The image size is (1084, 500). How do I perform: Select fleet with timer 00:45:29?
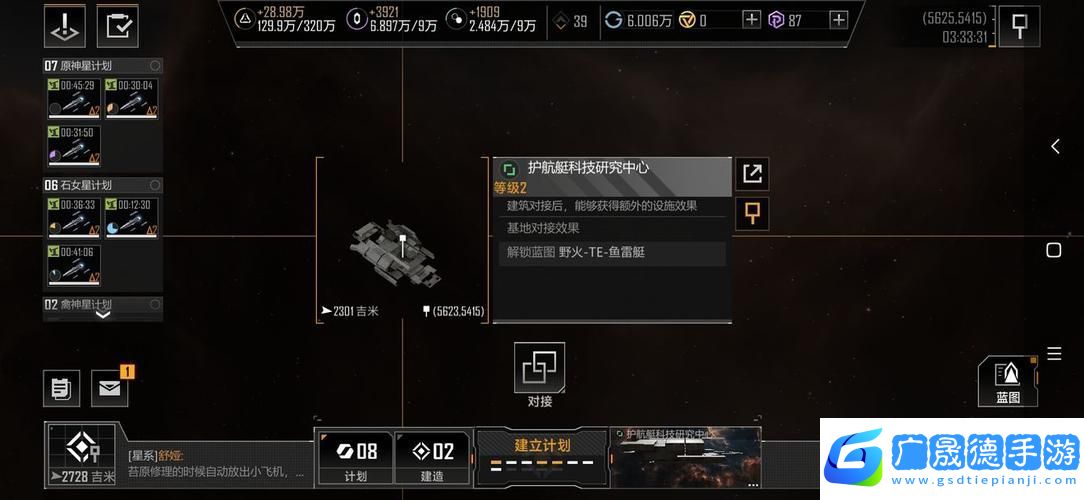pyautogui.click(x=73, y=98)
